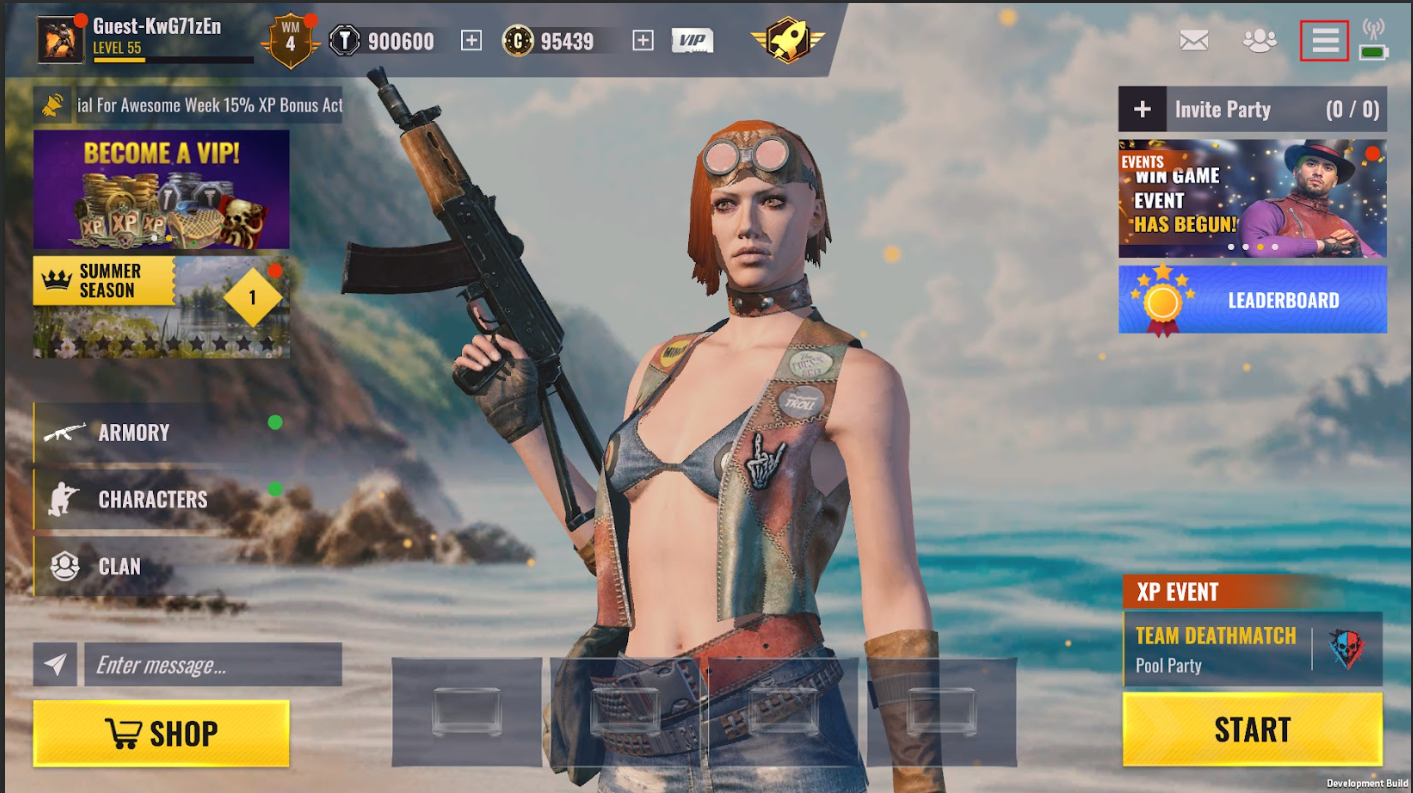Open the Shop

tap(161, 734)
